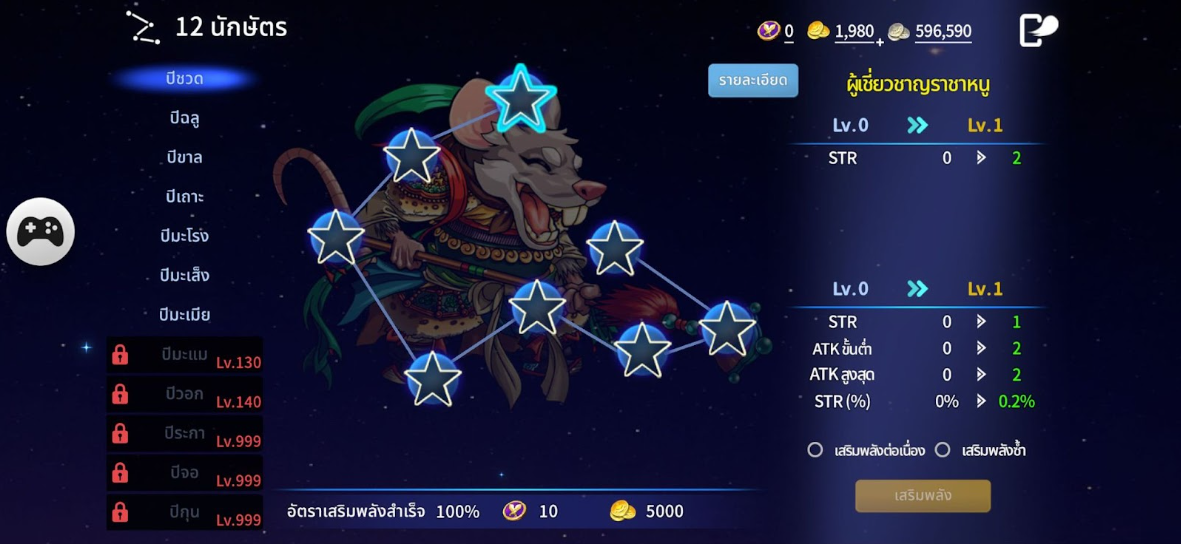The image size is (1181, 544).
Task: Open the ปีขาล zodiac tab
Action: [184, 157]
